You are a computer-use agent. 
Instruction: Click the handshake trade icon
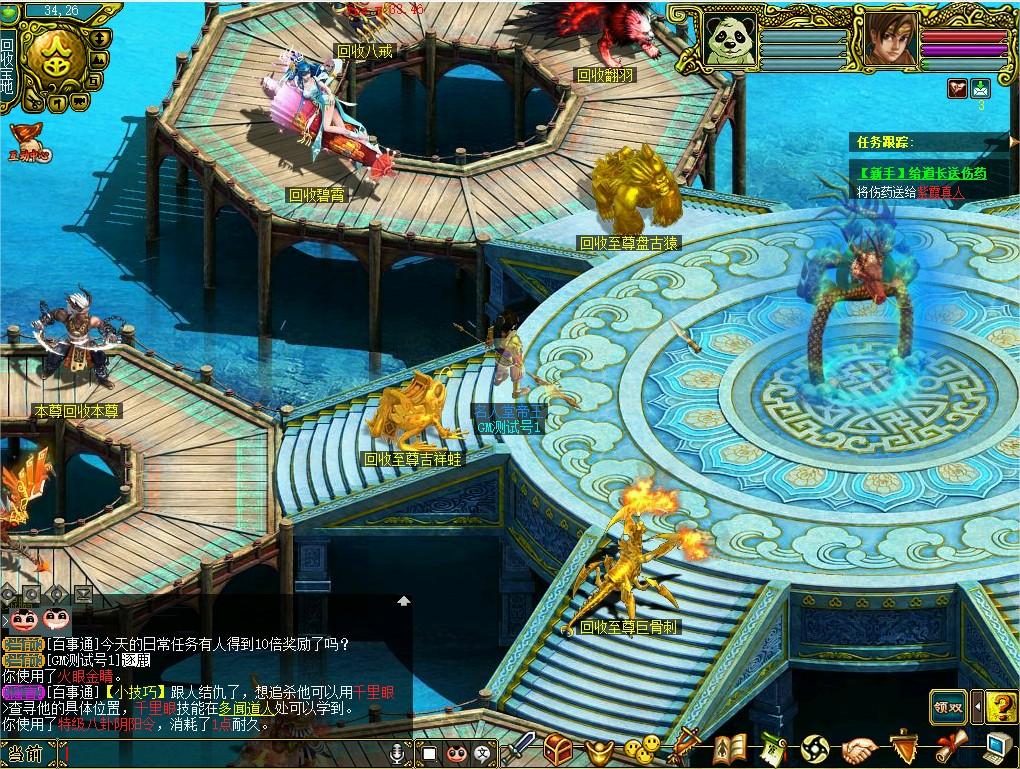tap(859, 748)
